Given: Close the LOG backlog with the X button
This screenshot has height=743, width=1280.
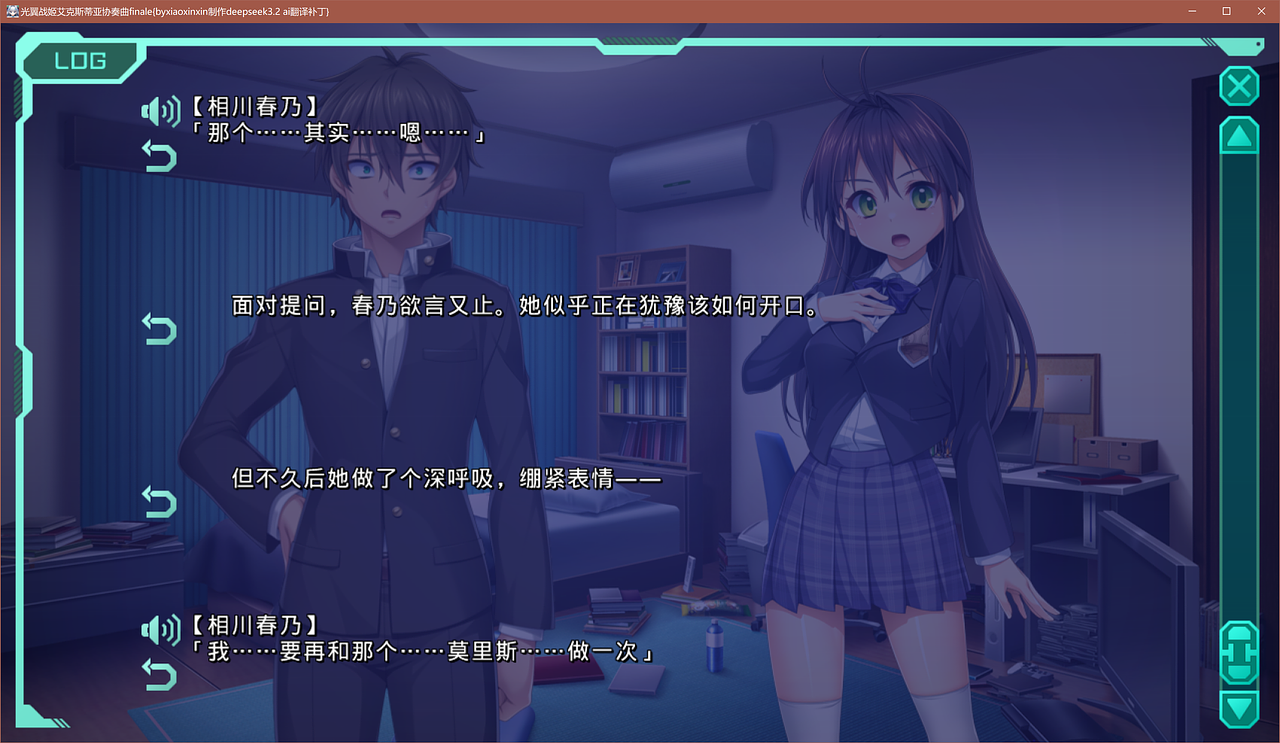Looking at the screenshot, I should [1239, 87].
